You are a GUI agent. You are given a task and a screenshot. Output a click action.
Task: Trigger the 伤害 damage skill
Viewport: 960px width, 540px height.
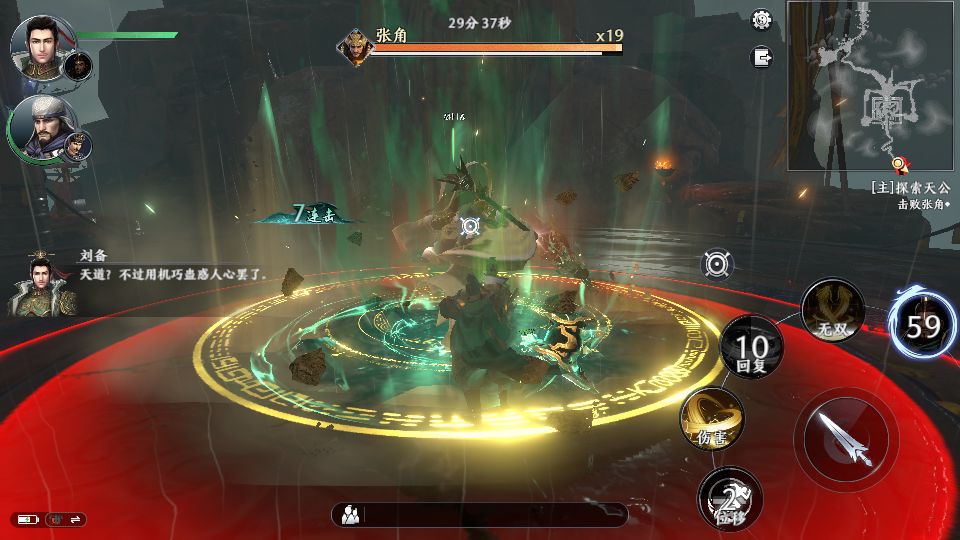coord(712,420)
